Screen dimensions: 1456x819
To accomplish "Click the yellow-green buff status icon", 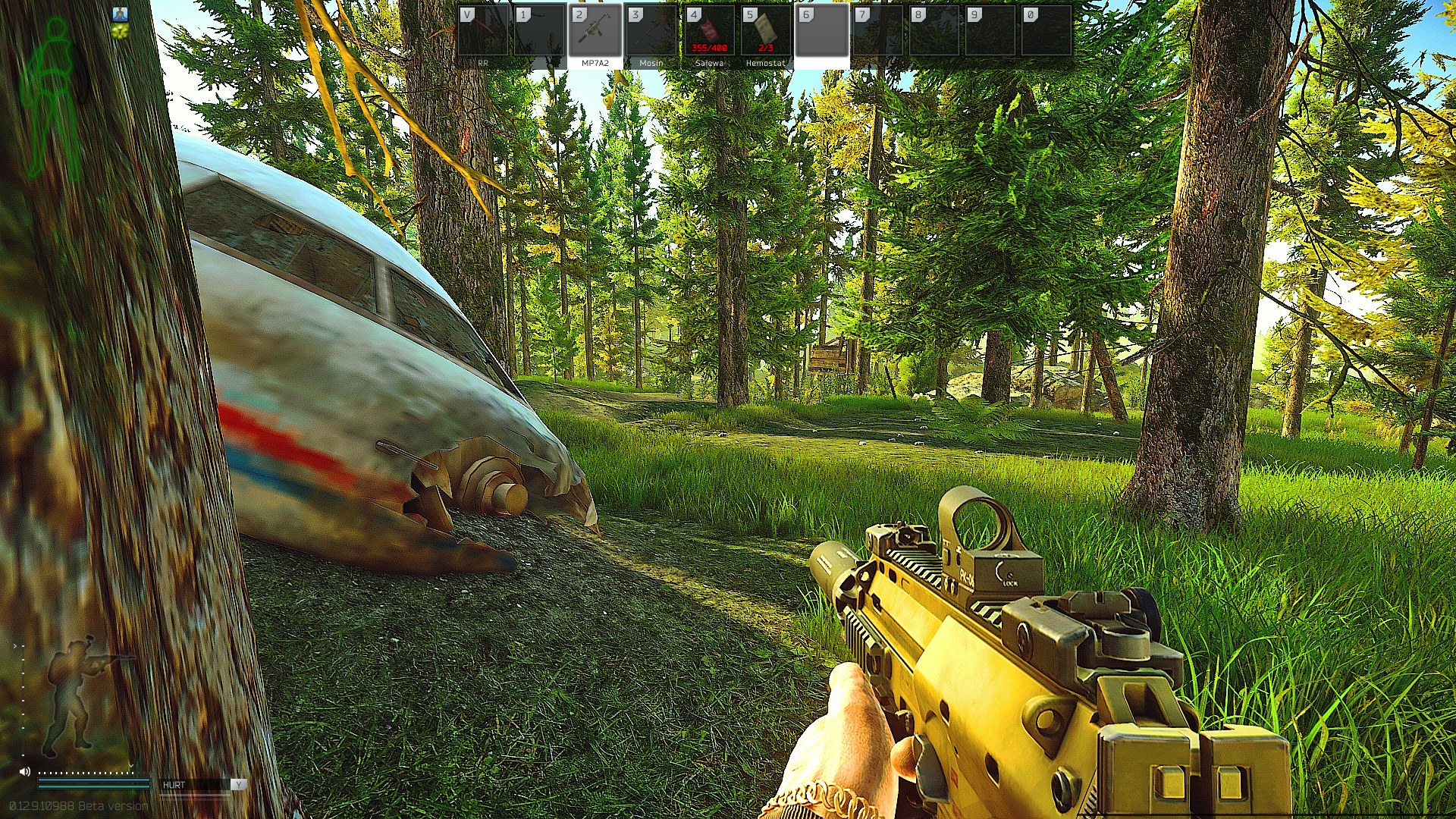I will 120,31.
